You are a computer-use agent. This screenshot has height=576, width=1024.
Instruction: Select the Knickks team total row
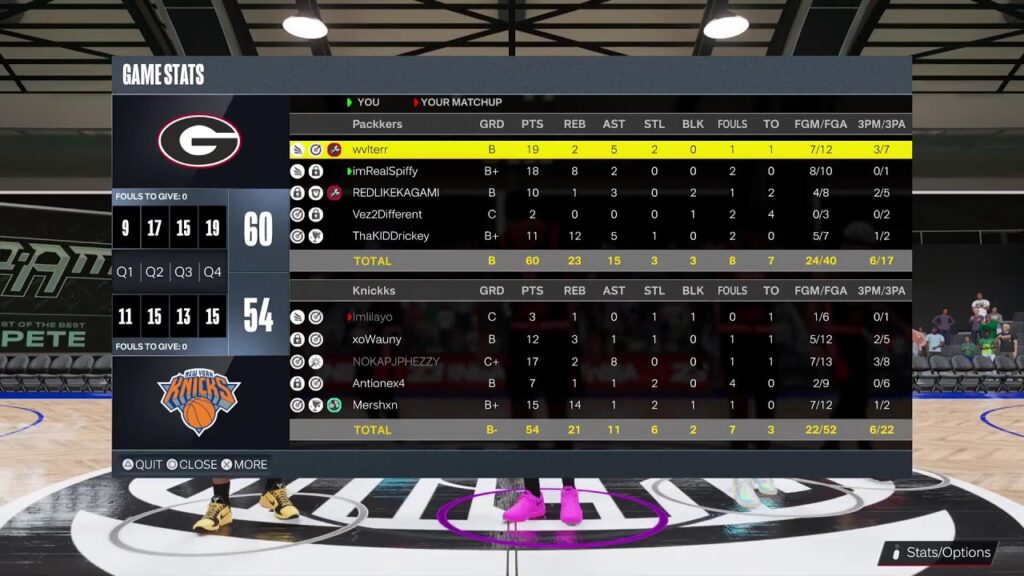point(600,430)
